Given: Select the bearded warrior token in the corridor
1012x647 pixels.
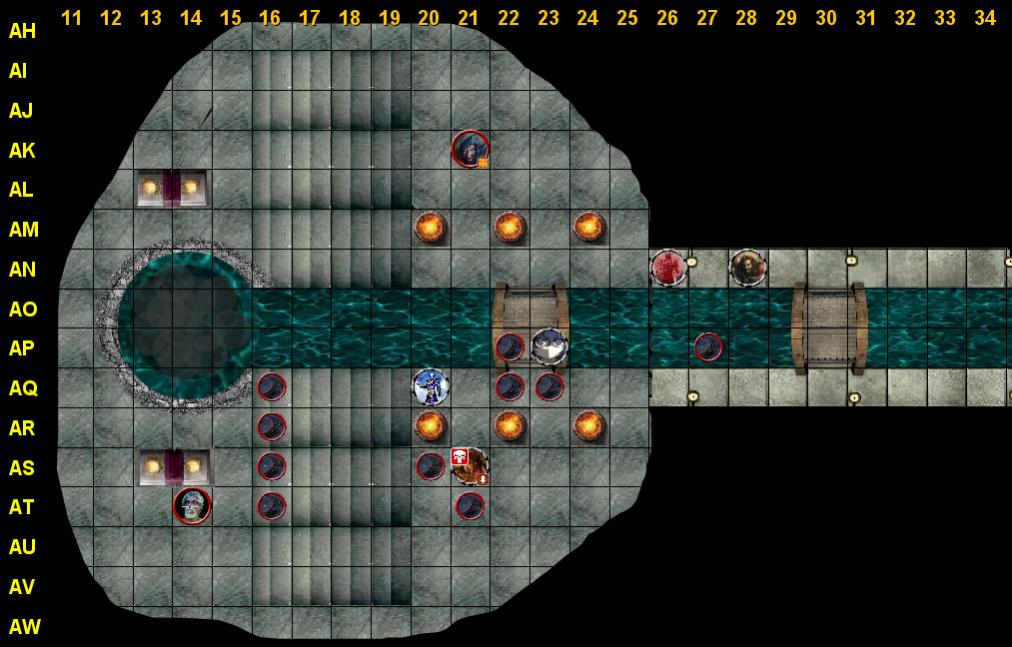Looking at the screenshot, I should point(747,267).
